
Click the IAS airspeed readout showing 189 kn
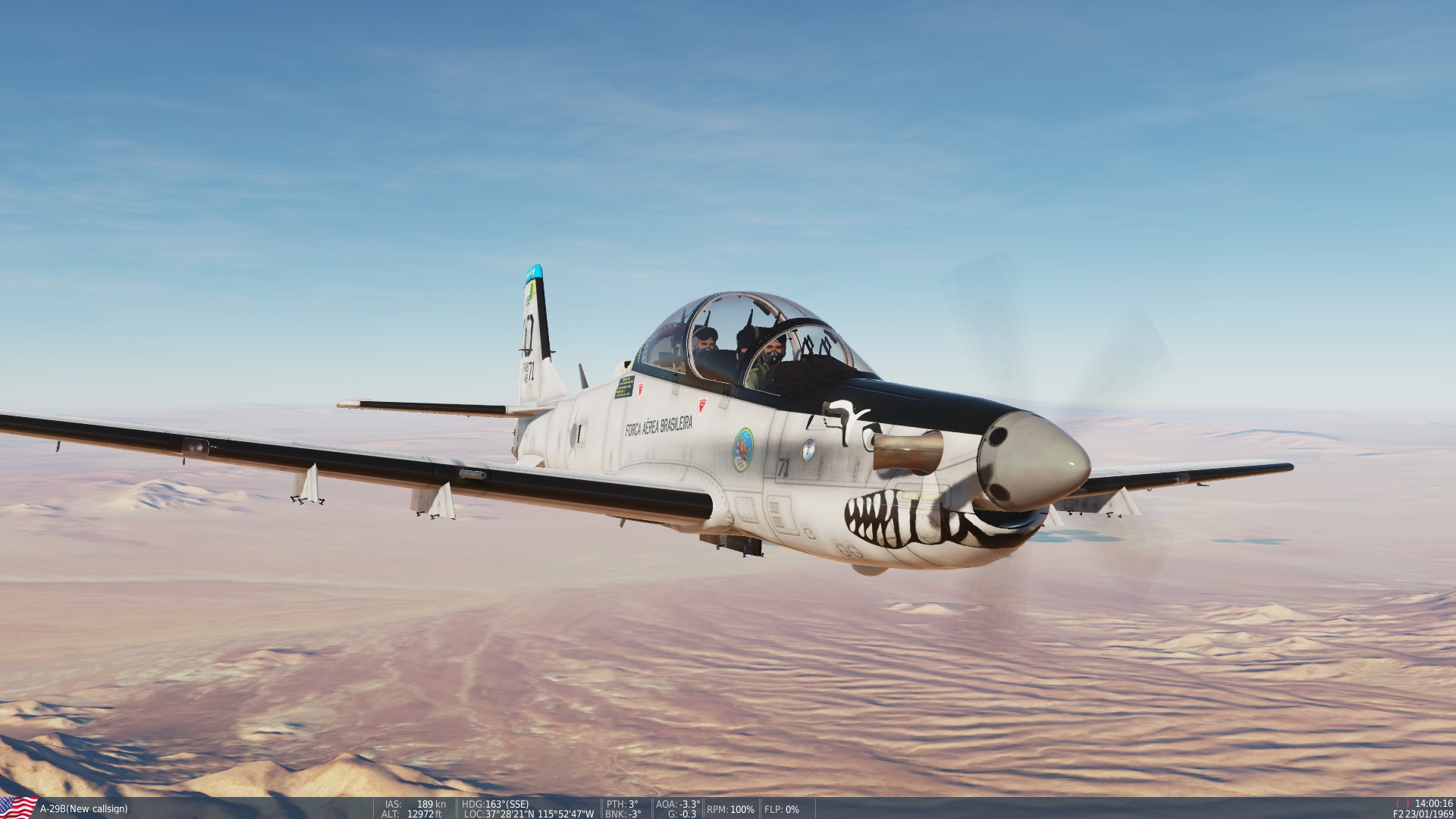414,805
